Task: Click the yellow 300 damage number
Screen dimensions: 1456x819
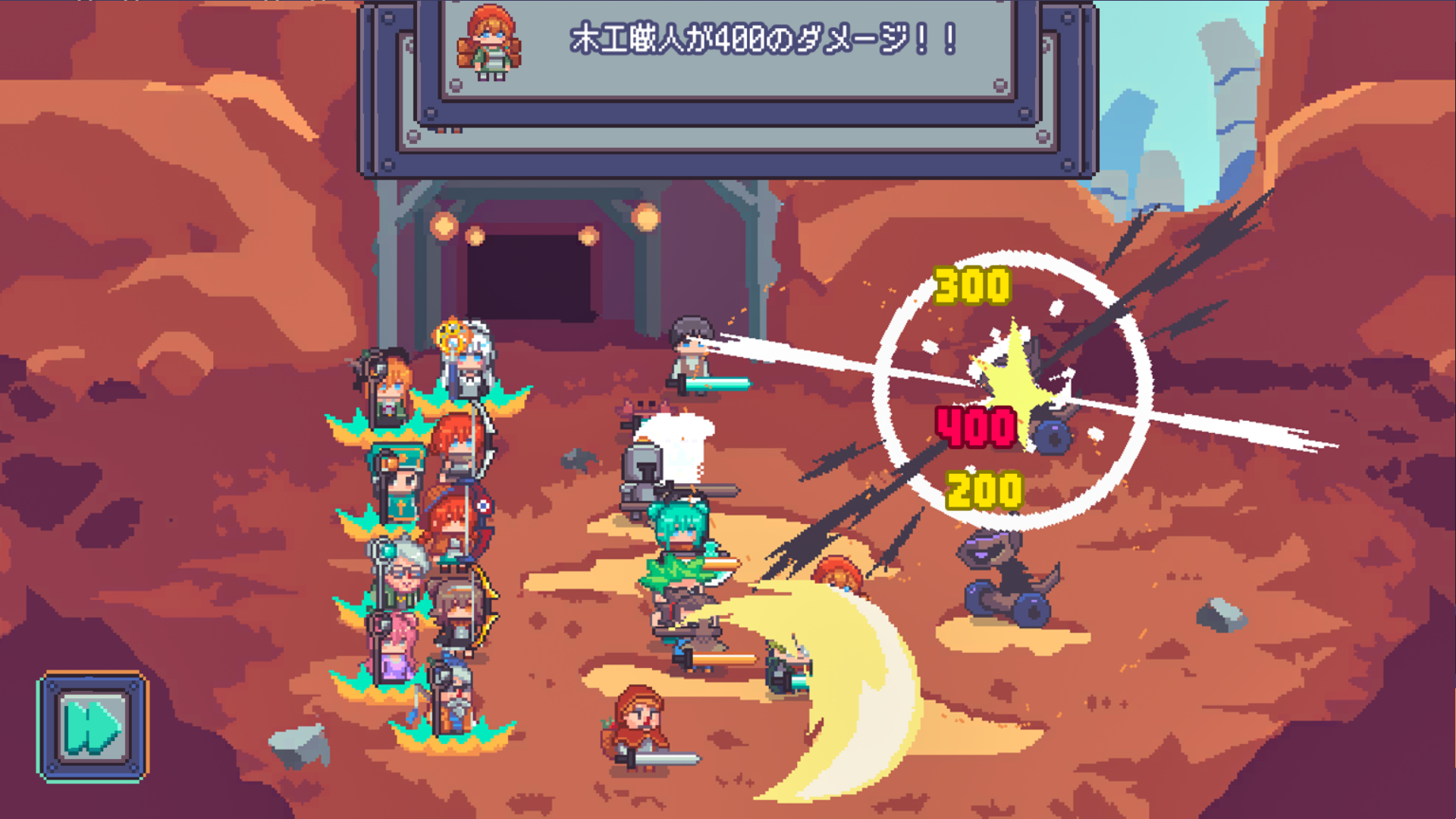Action: click(973, 287)
